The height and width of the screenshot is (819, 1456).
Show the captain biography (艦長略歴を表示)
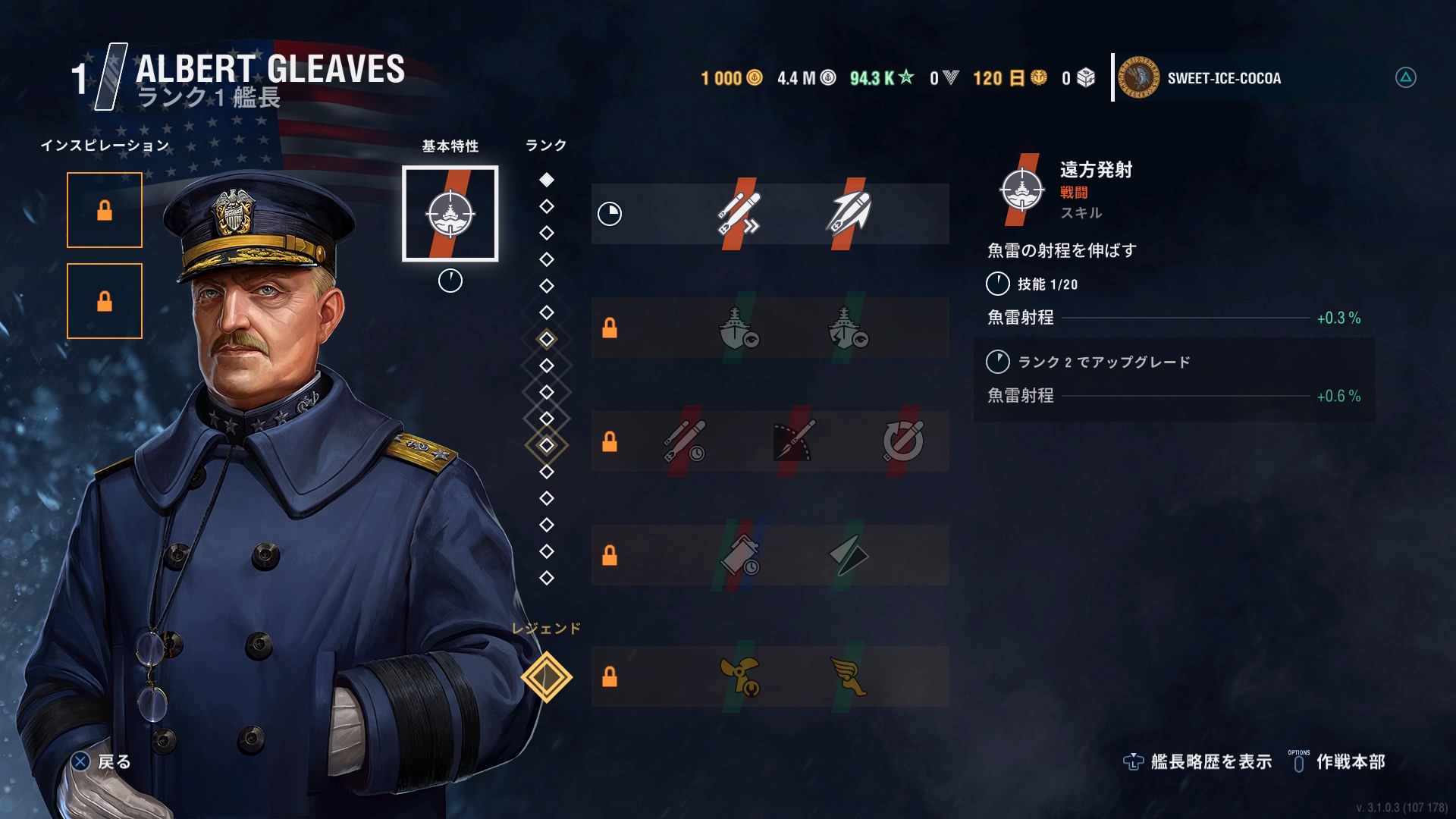point(1198,761)
